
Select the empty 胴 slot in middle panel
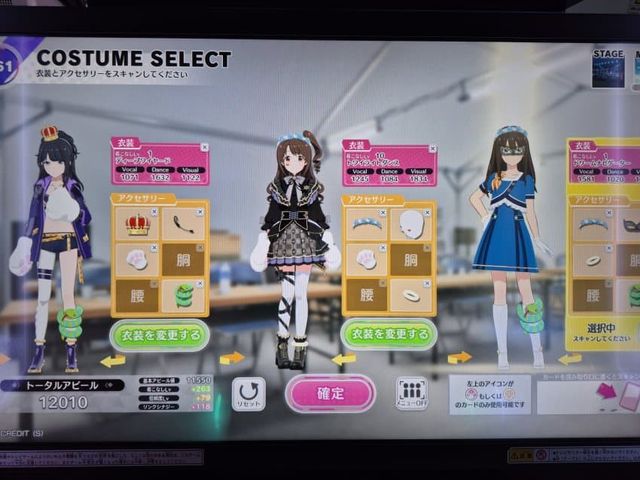(x=413, y=259)
